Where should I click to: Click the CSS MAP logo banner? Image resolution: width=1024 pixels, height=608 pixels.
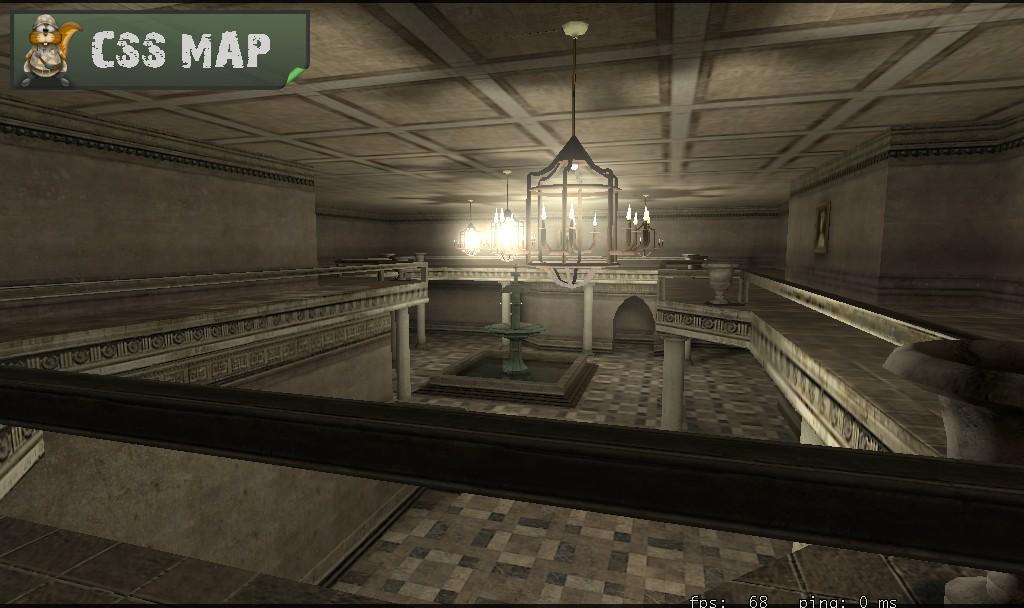click(160, 49)
